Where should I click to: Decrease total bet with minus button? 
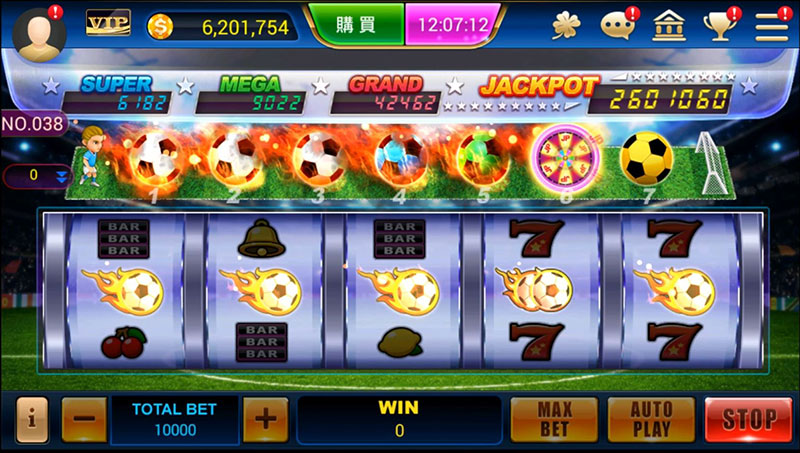coord(84,419)
